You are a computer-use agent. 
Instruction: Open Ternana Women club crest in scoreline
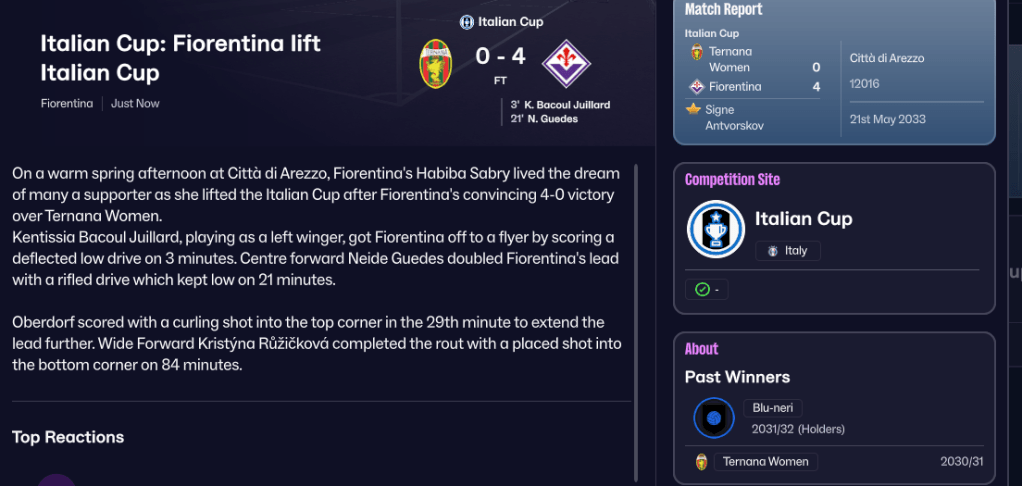pos(435,62)
